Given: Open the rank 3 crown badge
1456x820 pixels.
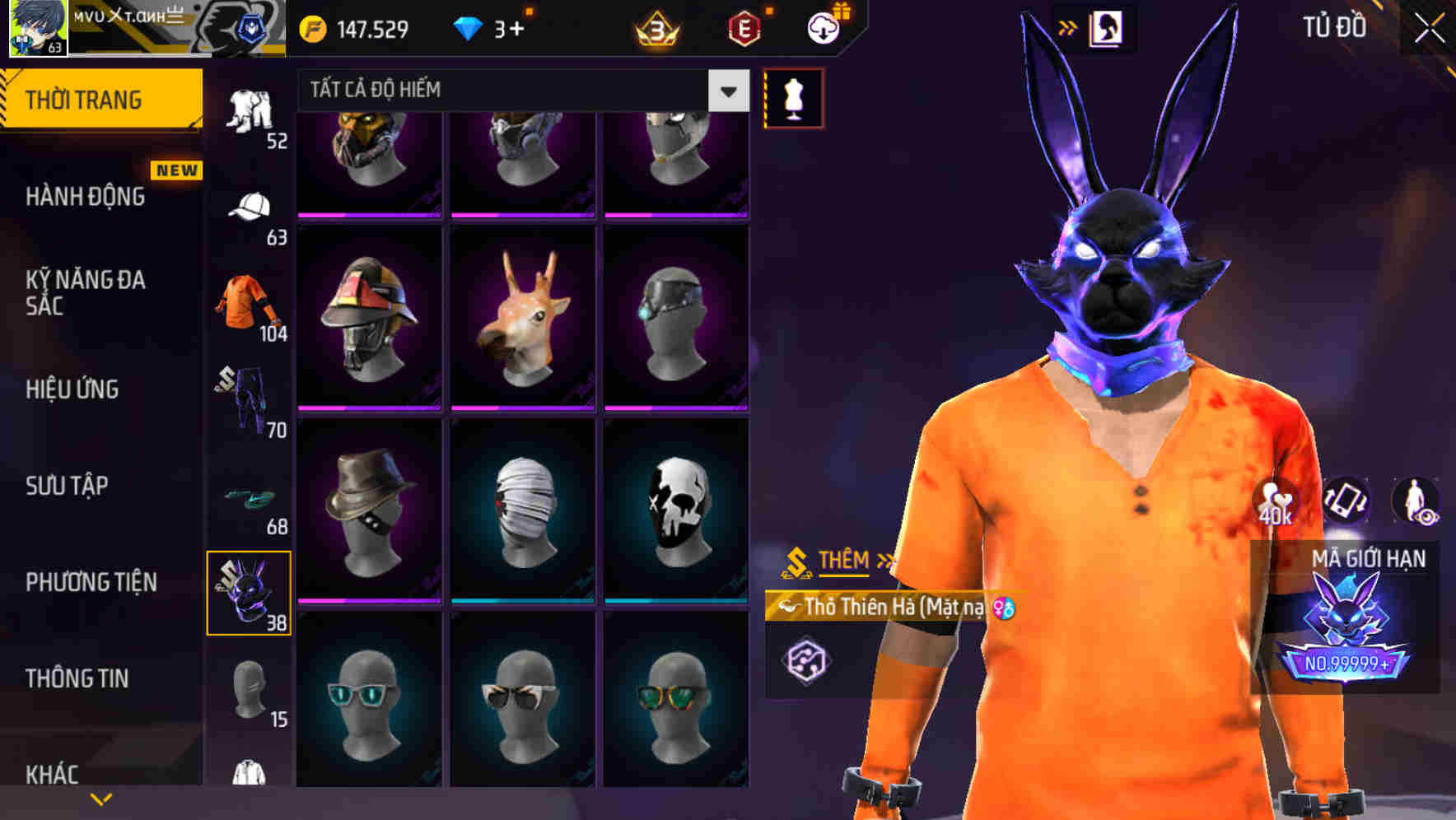Looking at the screenshot, I should tap(655, 27).
